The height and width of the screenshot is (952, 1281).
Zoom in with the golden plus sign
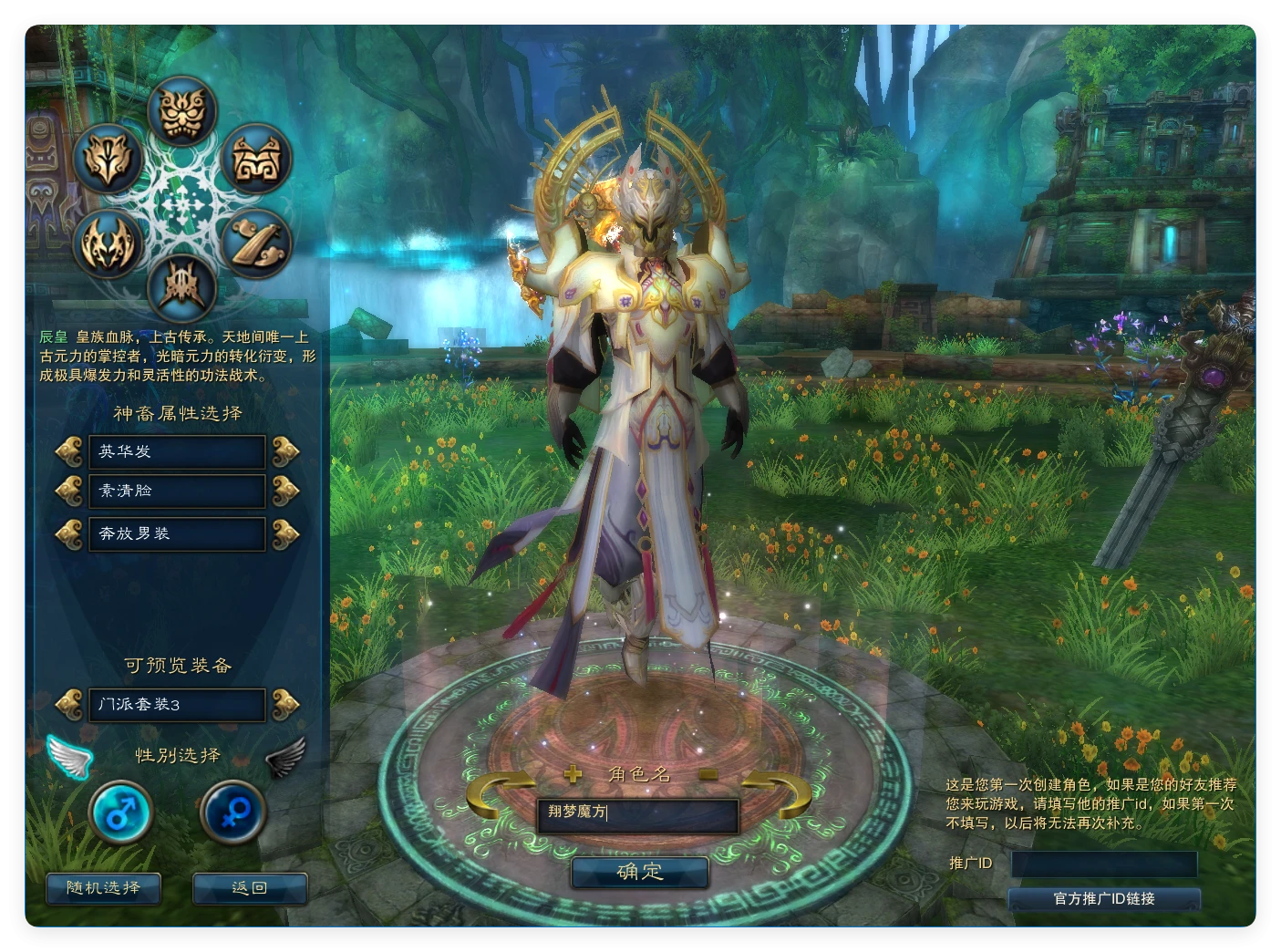pos(573,774)
